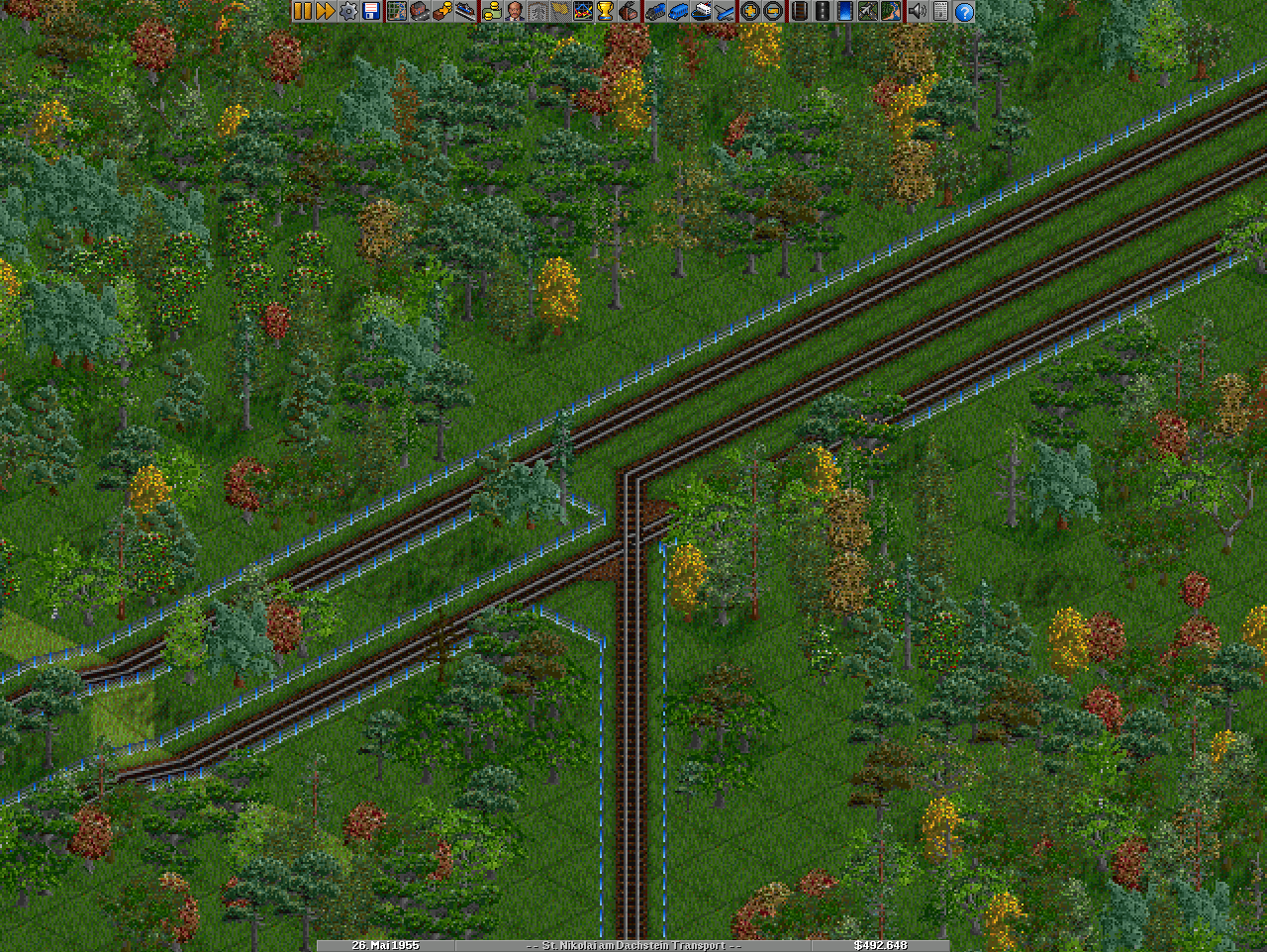Show the world map menu
Image resolution: width=1267 pixels, height=952 pixels.
pyautogui.click(x=396, y=11)
